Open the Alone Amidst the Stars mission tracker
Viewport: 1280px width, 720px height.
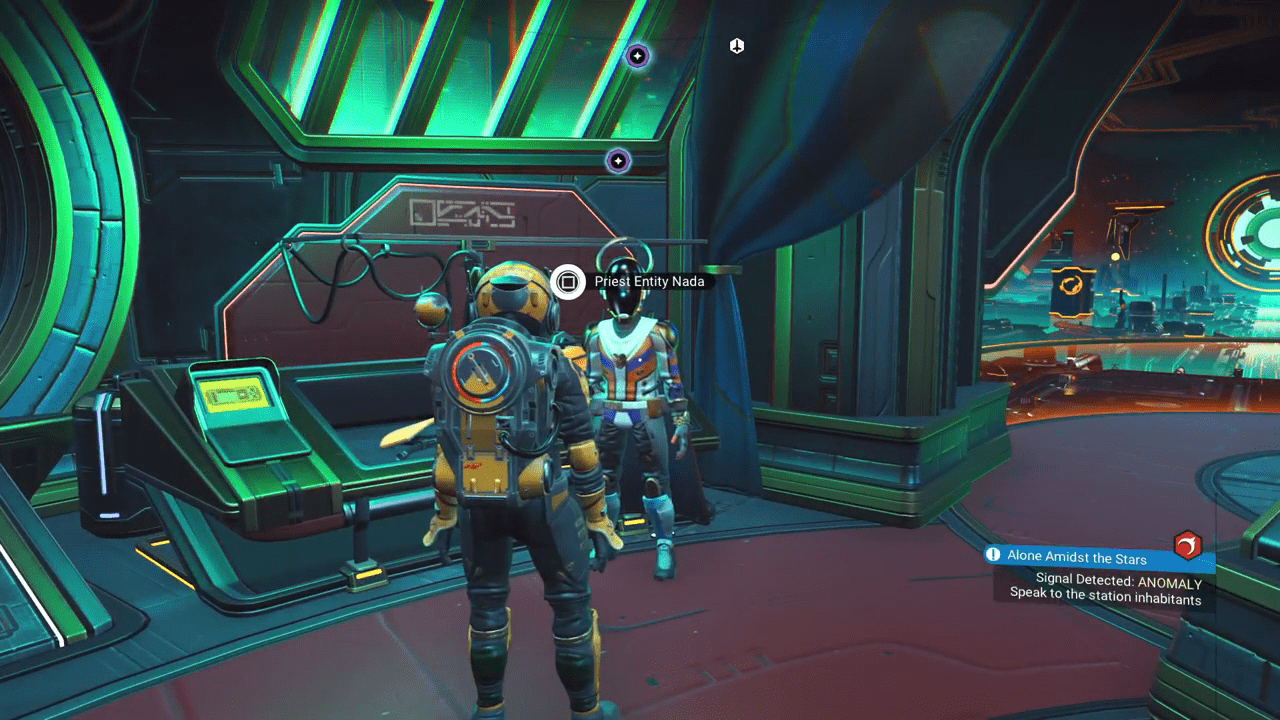(1077, 556)
